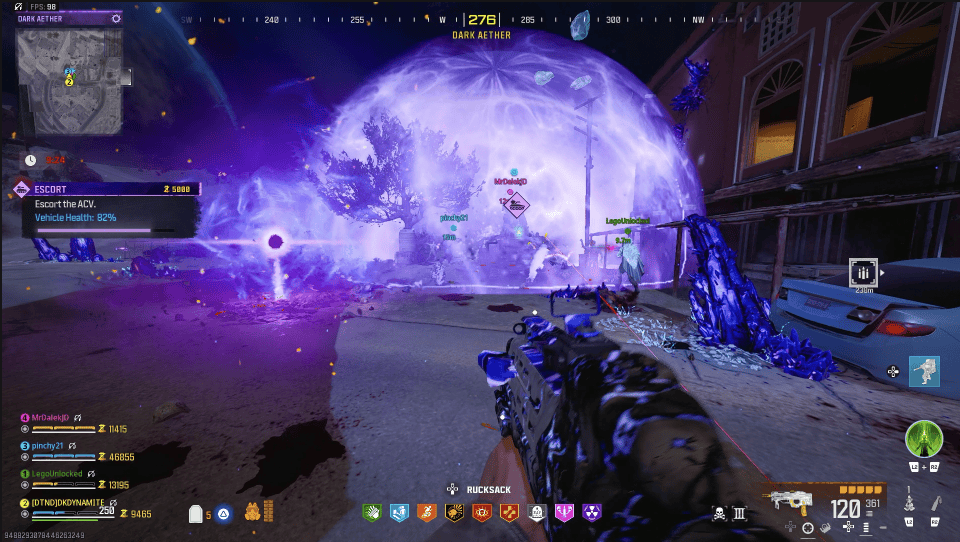Image resolution: width=960 pixels, height=542 pixels.
Task: Click the green fist perk icon
Action: 370,513
